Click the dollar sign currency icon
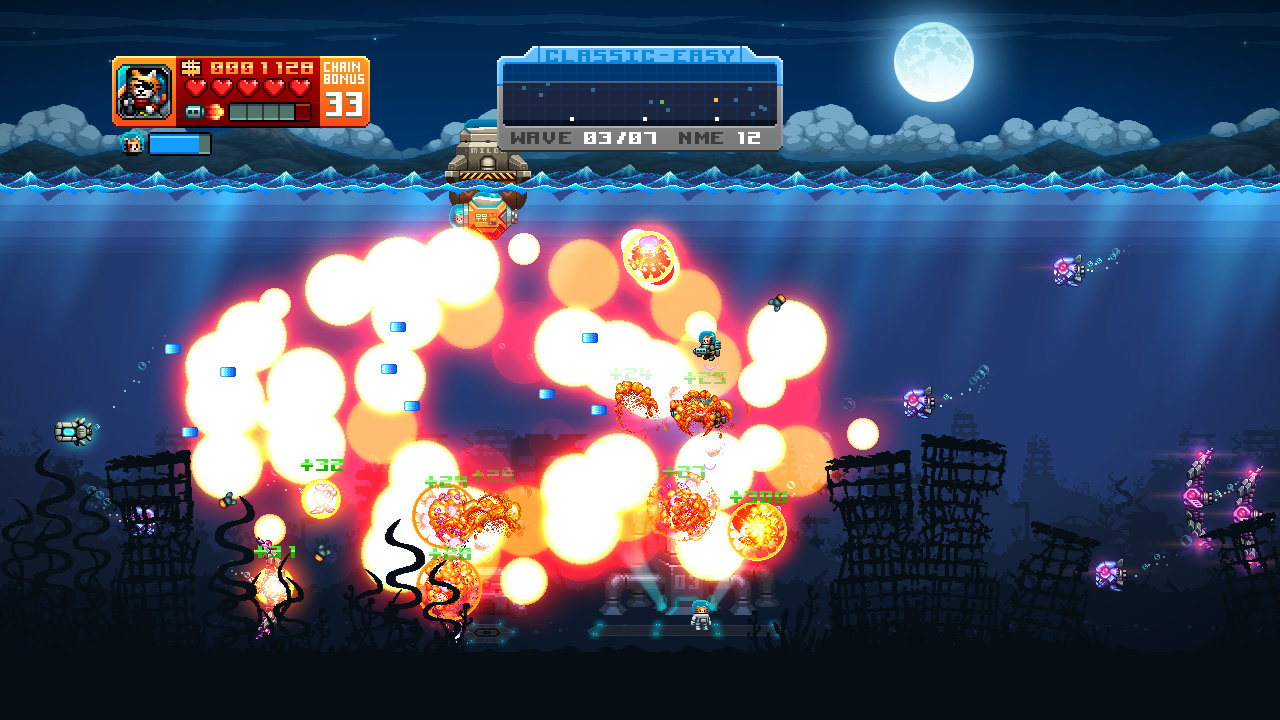The height and width of the screenshot is (720, 1280). click(190, 67)
